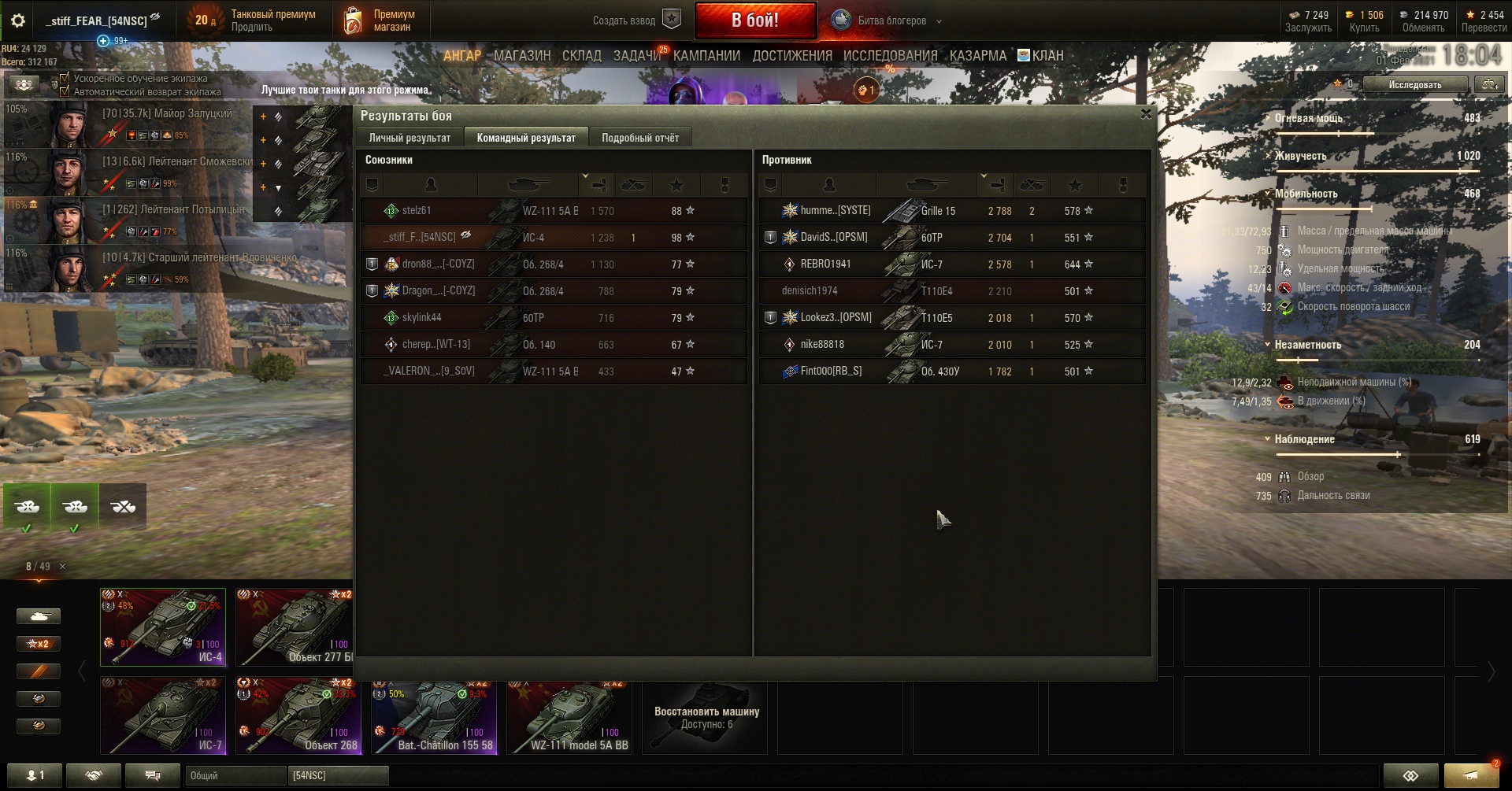This screenshot has width=1512, height=791.
Task: Start battle with the В бой! button
Action: (754, 20)
